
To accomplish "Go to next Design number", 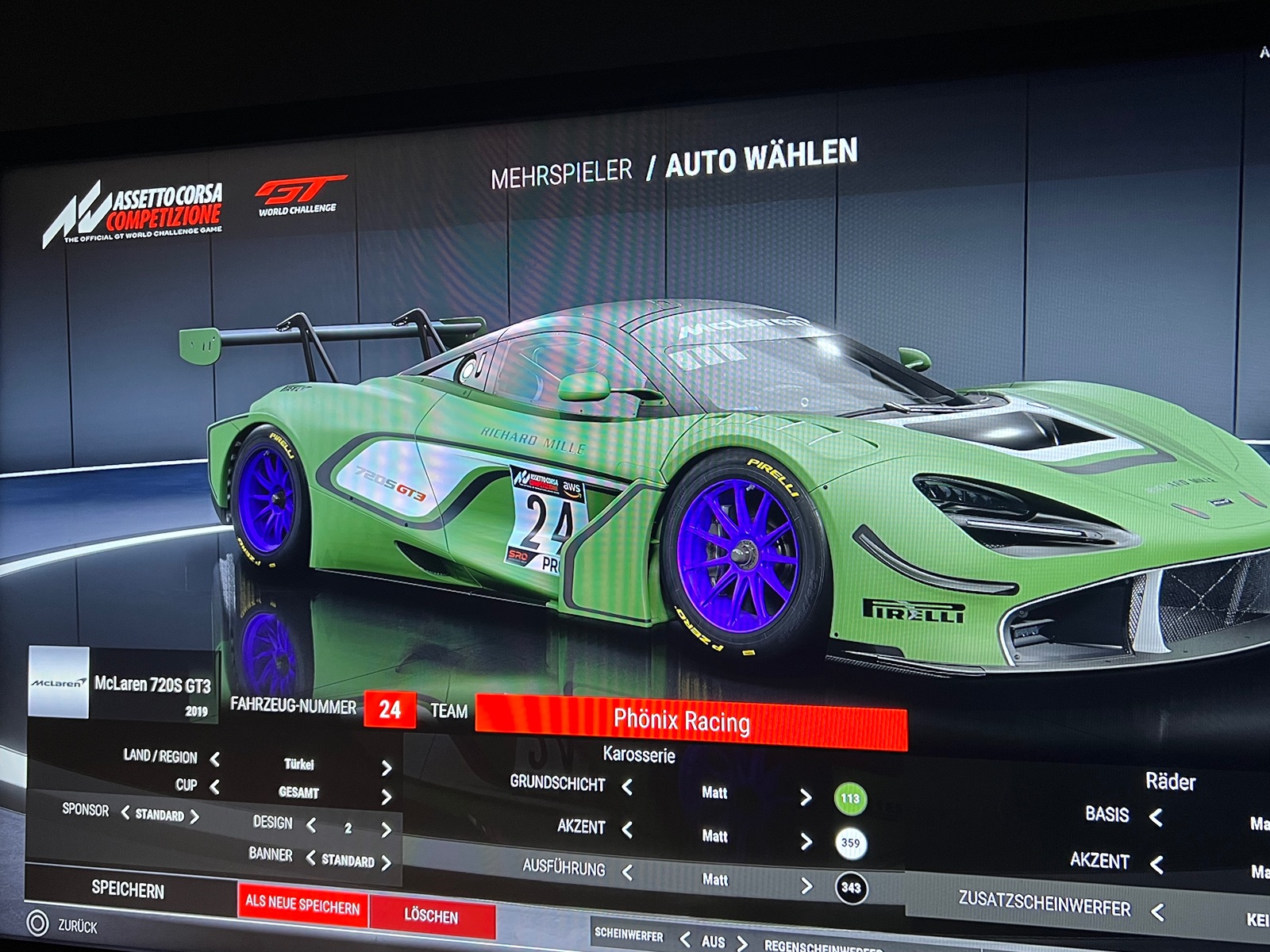I will click(387, 830).
